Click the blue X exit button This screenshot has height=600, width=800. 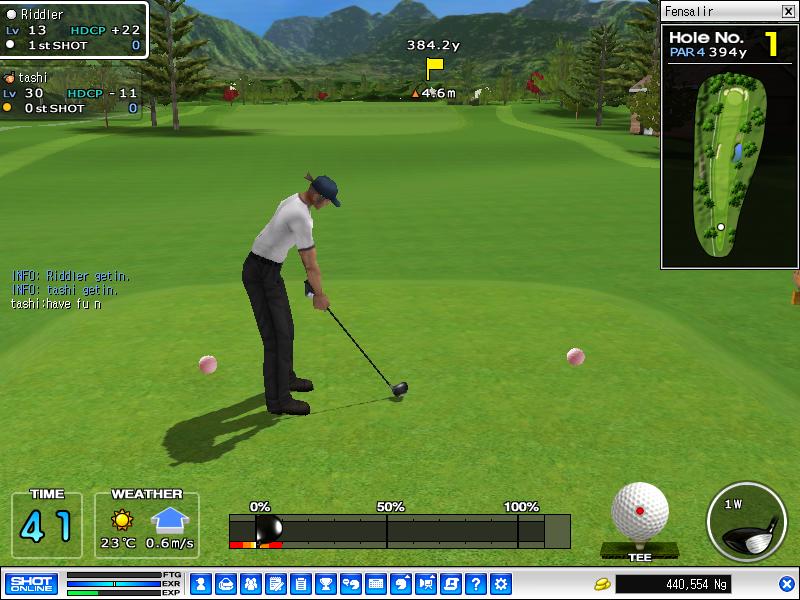[787, 584]
